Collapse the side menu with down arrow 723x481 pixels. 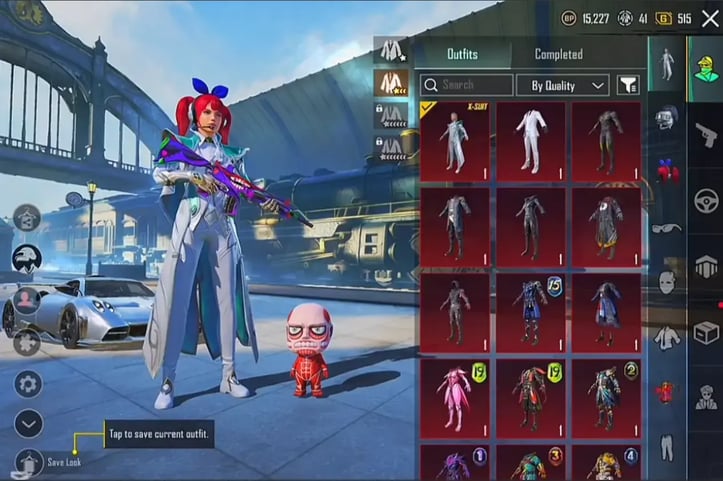click(x=27, y=423)
